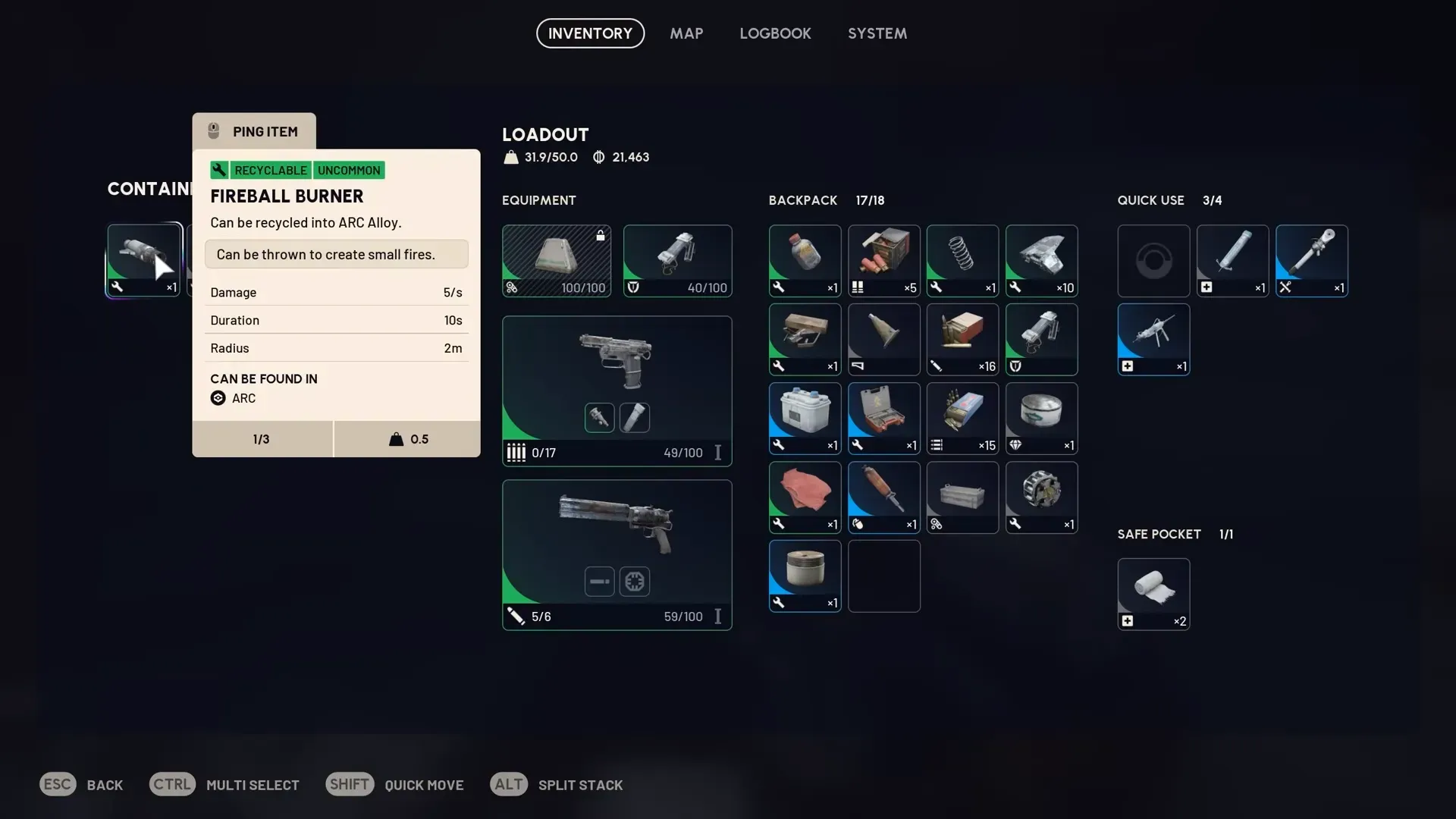Pick the bandage roll in Safe Pocket

pyautogui.click(x=1153, y=594)
